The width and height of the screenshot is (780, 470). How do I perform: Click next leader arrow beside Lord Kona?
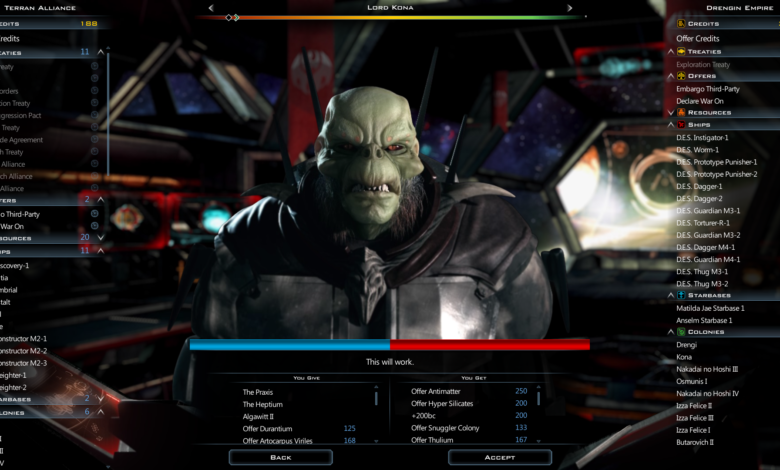570,8
